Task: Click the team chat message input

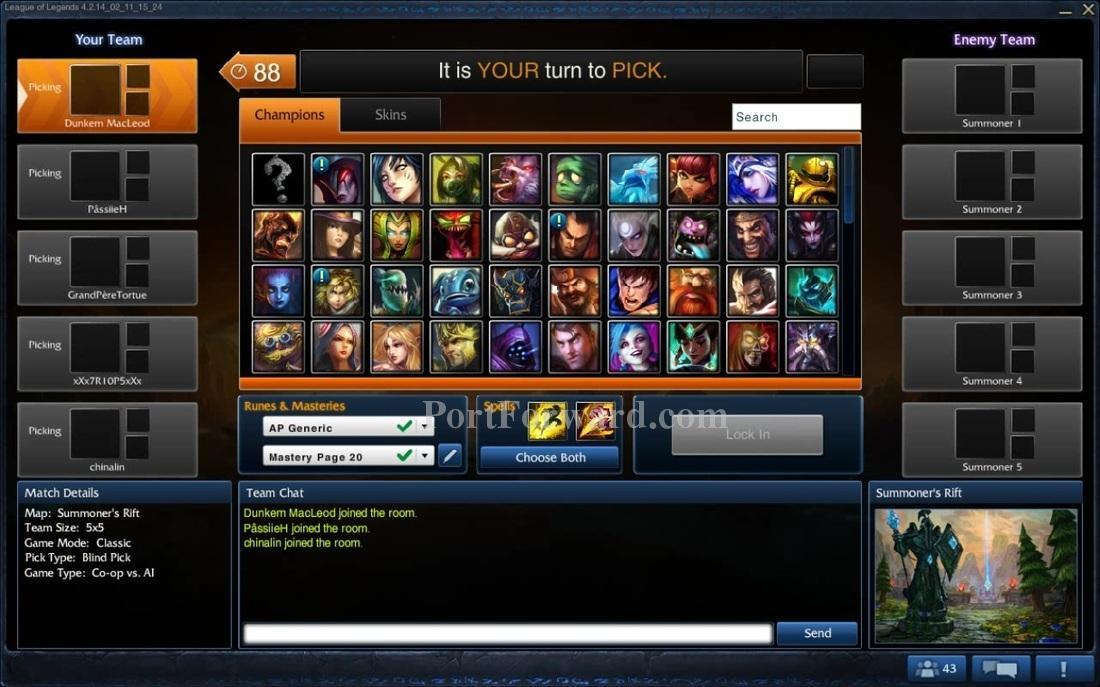Action: pyautogui.click(x=508, y=633)
